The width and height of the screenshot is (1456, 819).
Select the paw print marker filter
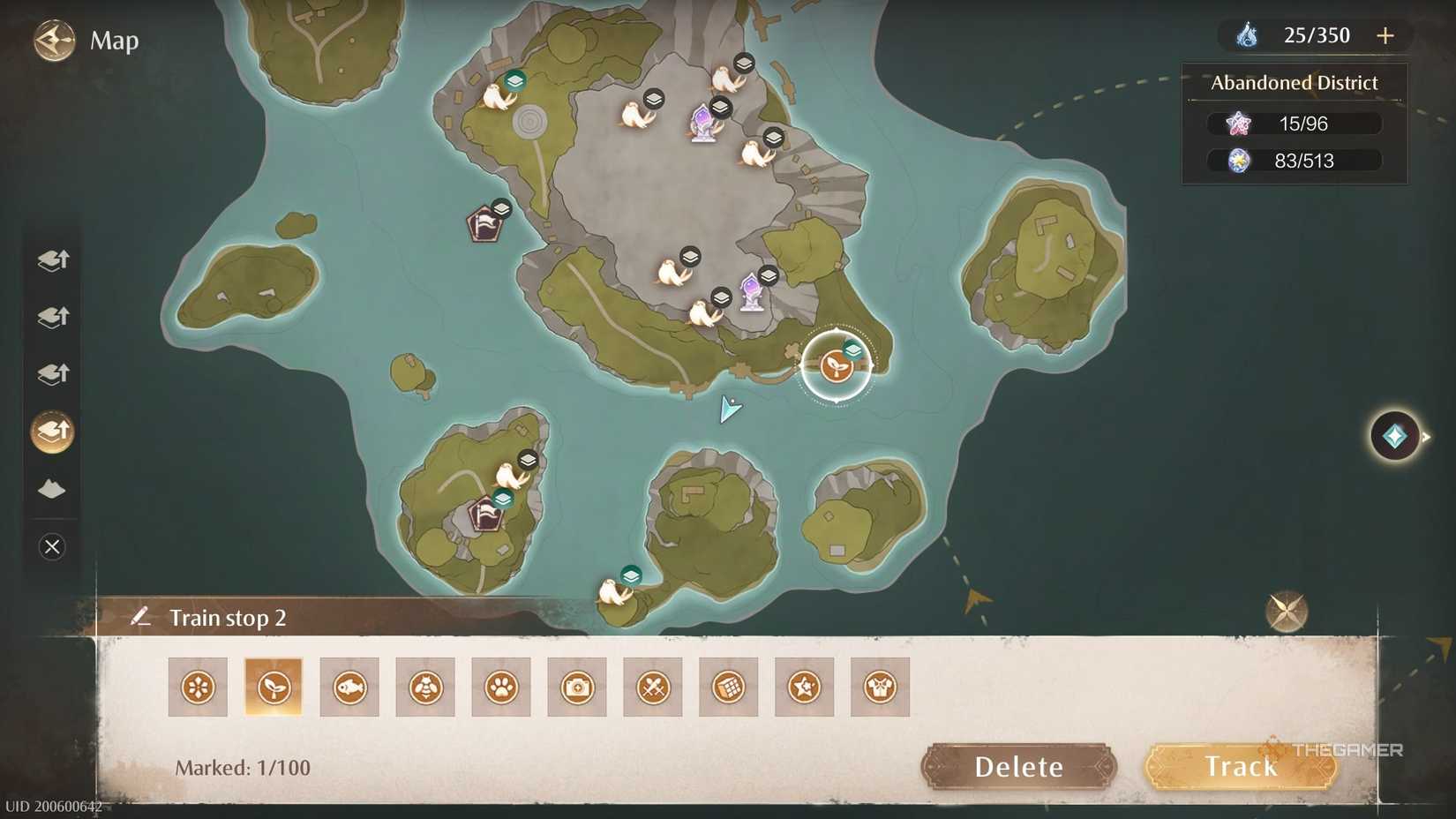point(501,686)
